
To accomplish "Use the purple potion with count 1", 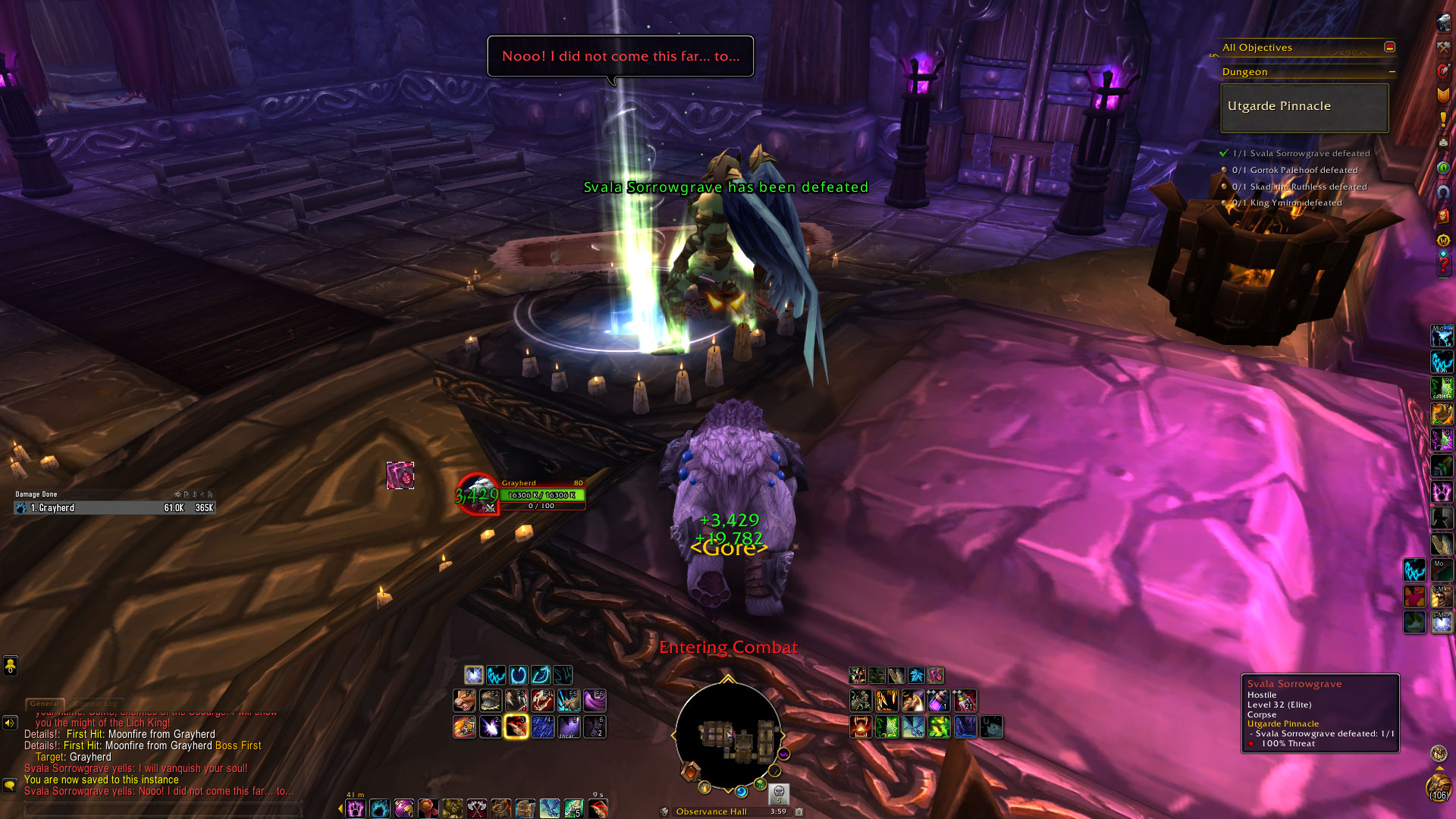I will click(938, 700).
